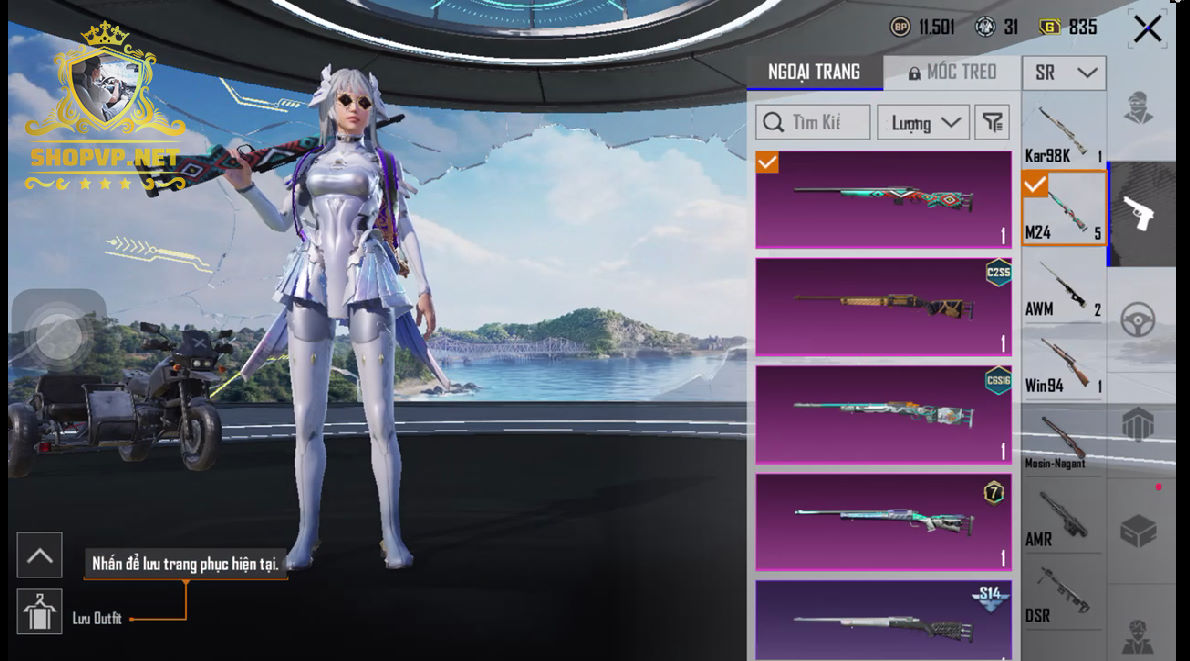Switch to the Ngoại Trang tab
This screenshot has height=661, width=1190.
[814, 72]
